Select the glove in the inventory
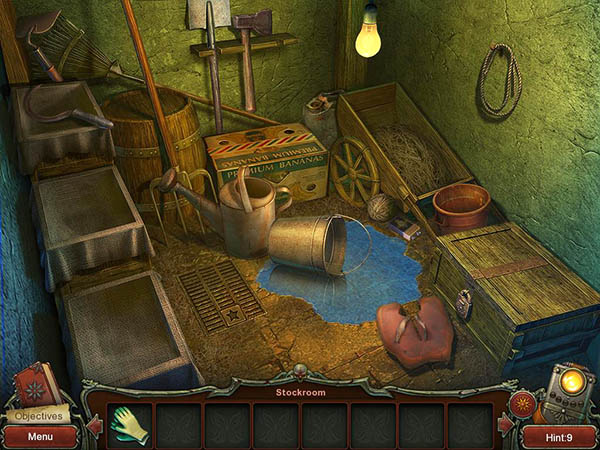 [129, 424]
